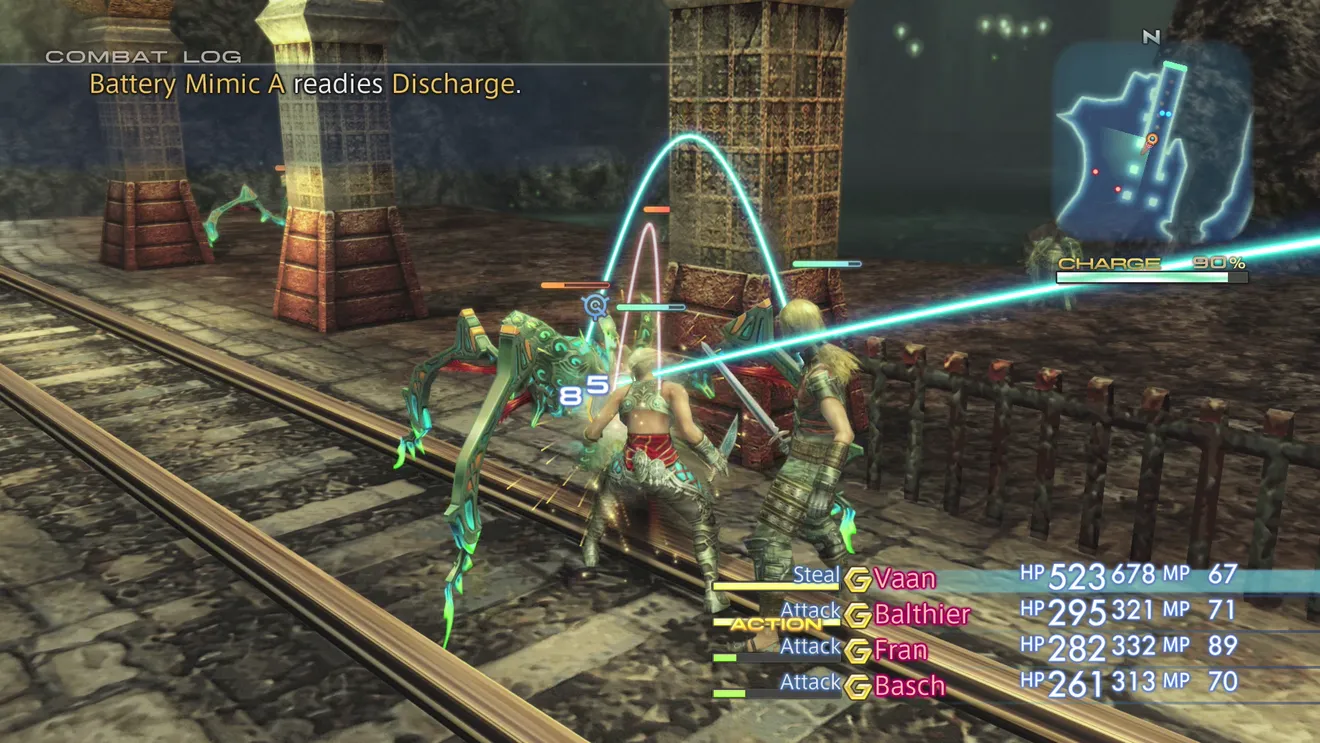
Task: Select Fran in the party list
Action: [900, 651]
